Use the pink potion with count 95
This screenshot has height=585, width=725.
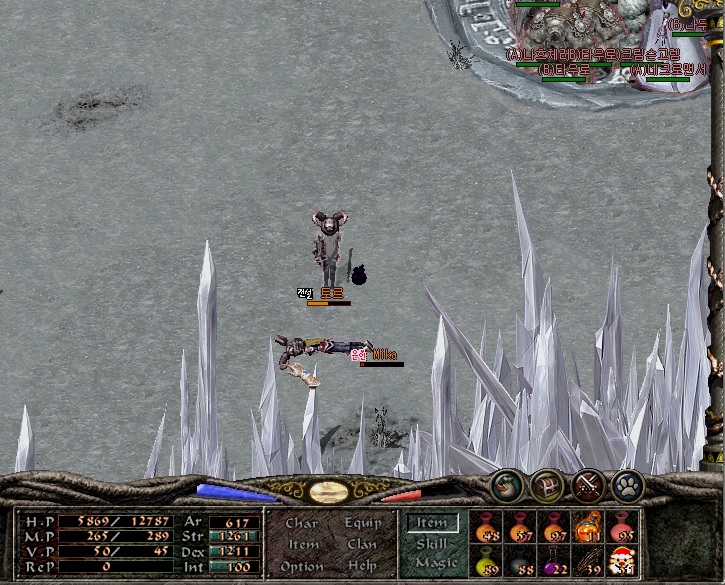tap(621, 525)
